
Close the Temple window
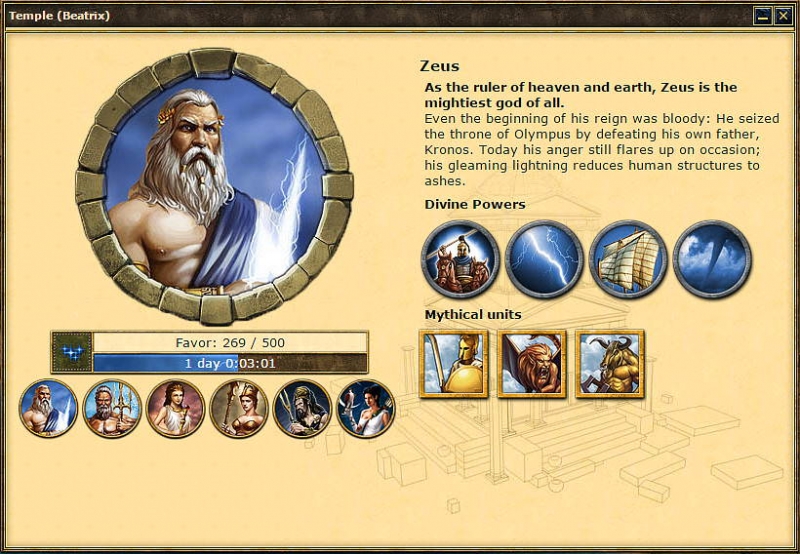783,16
